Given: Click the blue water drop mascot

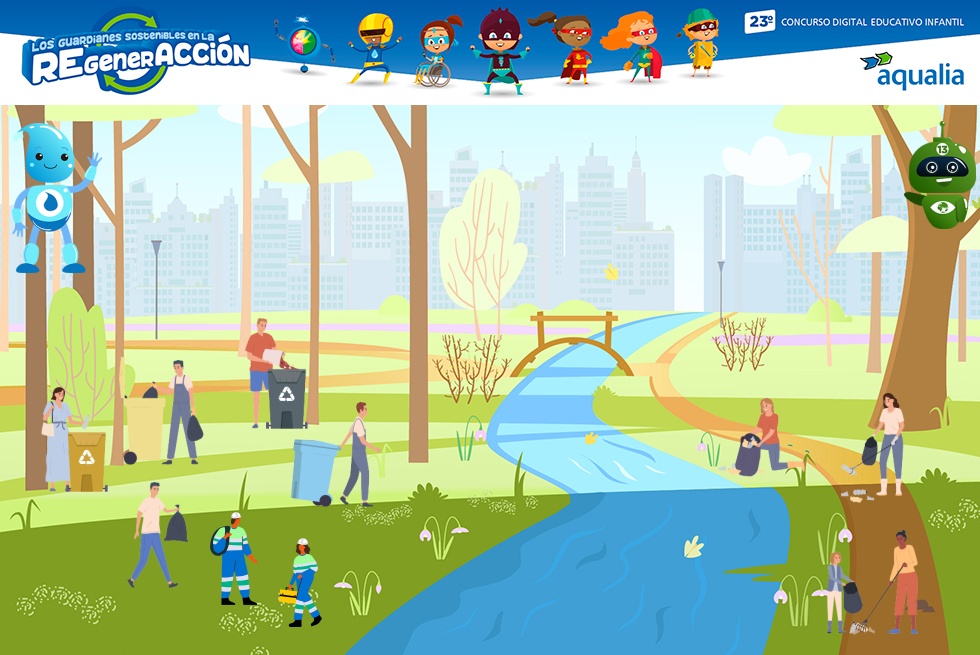Looking at the screenshot, I should pos(52,195).
